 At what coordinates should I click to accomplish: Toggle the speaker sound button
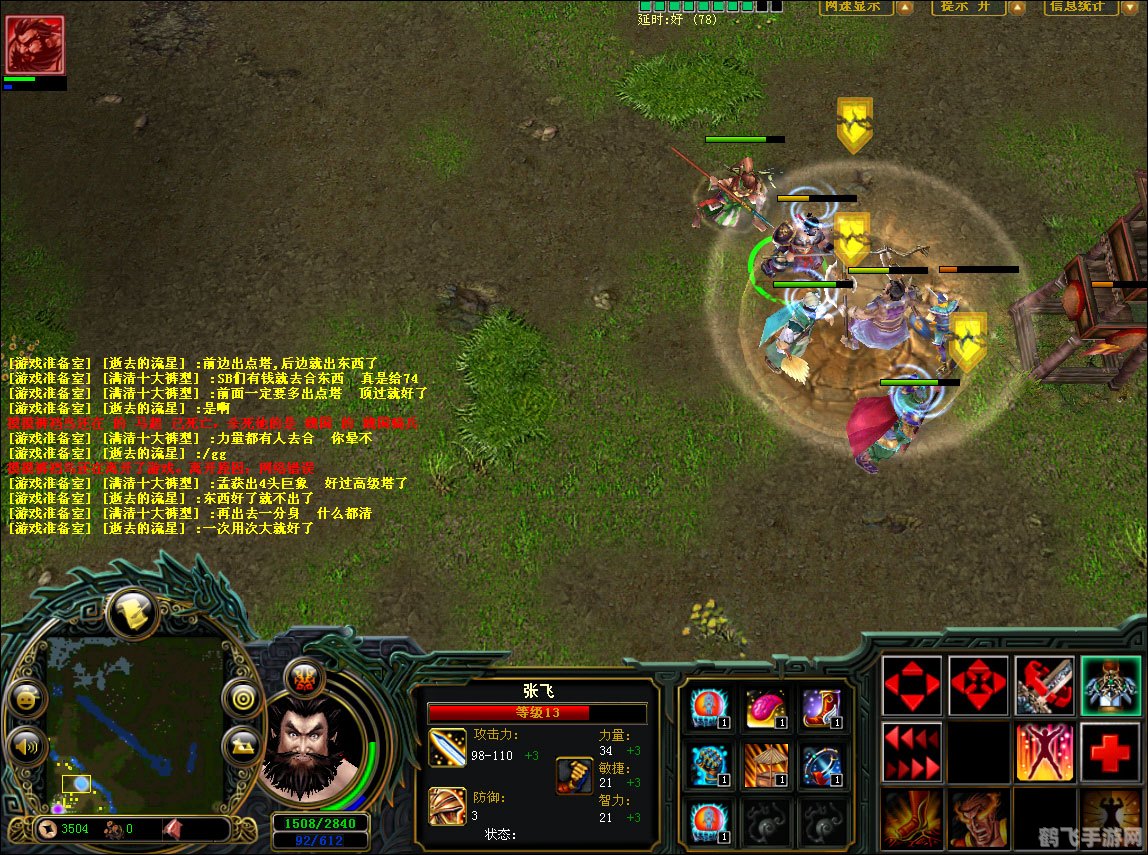point(26,745)
